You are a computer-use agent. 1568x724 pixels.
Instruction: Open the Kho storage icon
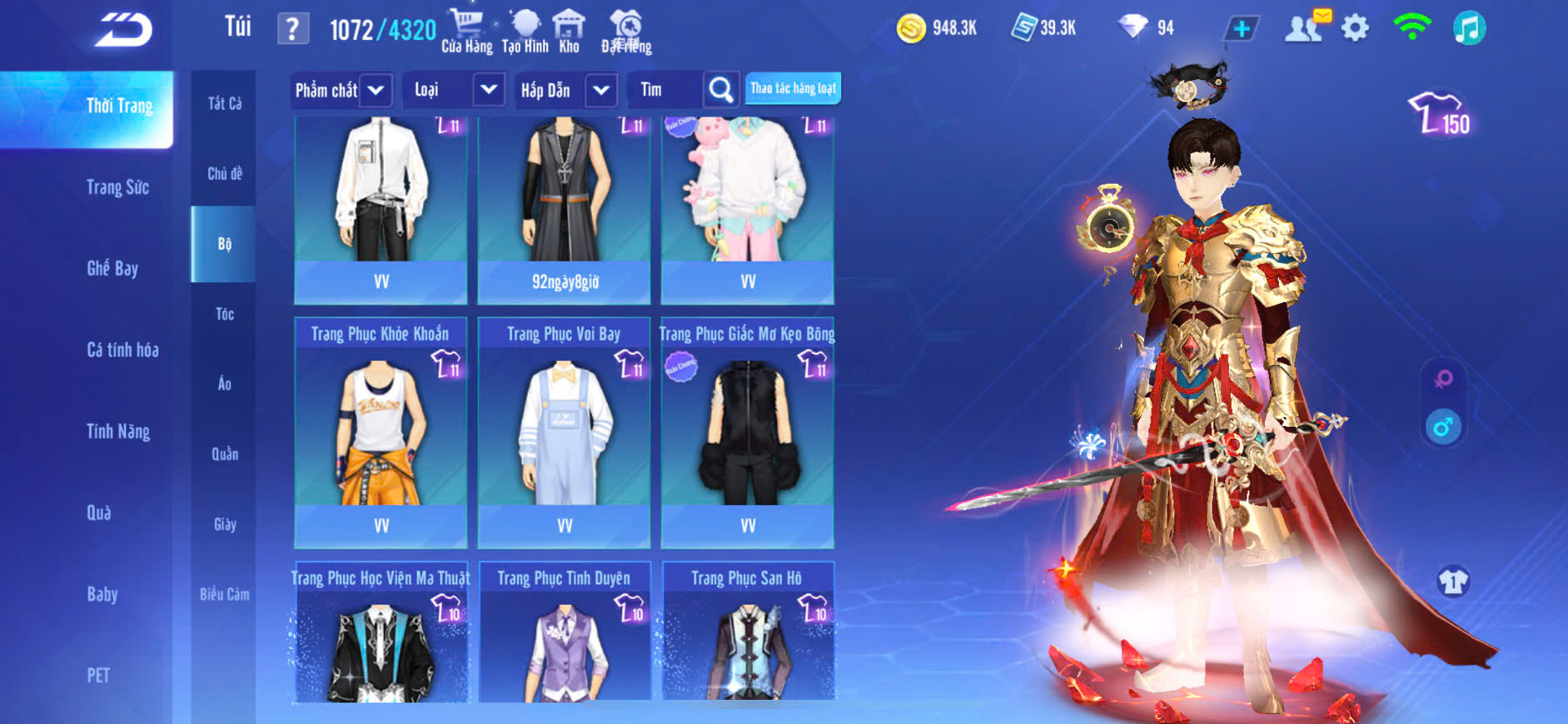569,32
